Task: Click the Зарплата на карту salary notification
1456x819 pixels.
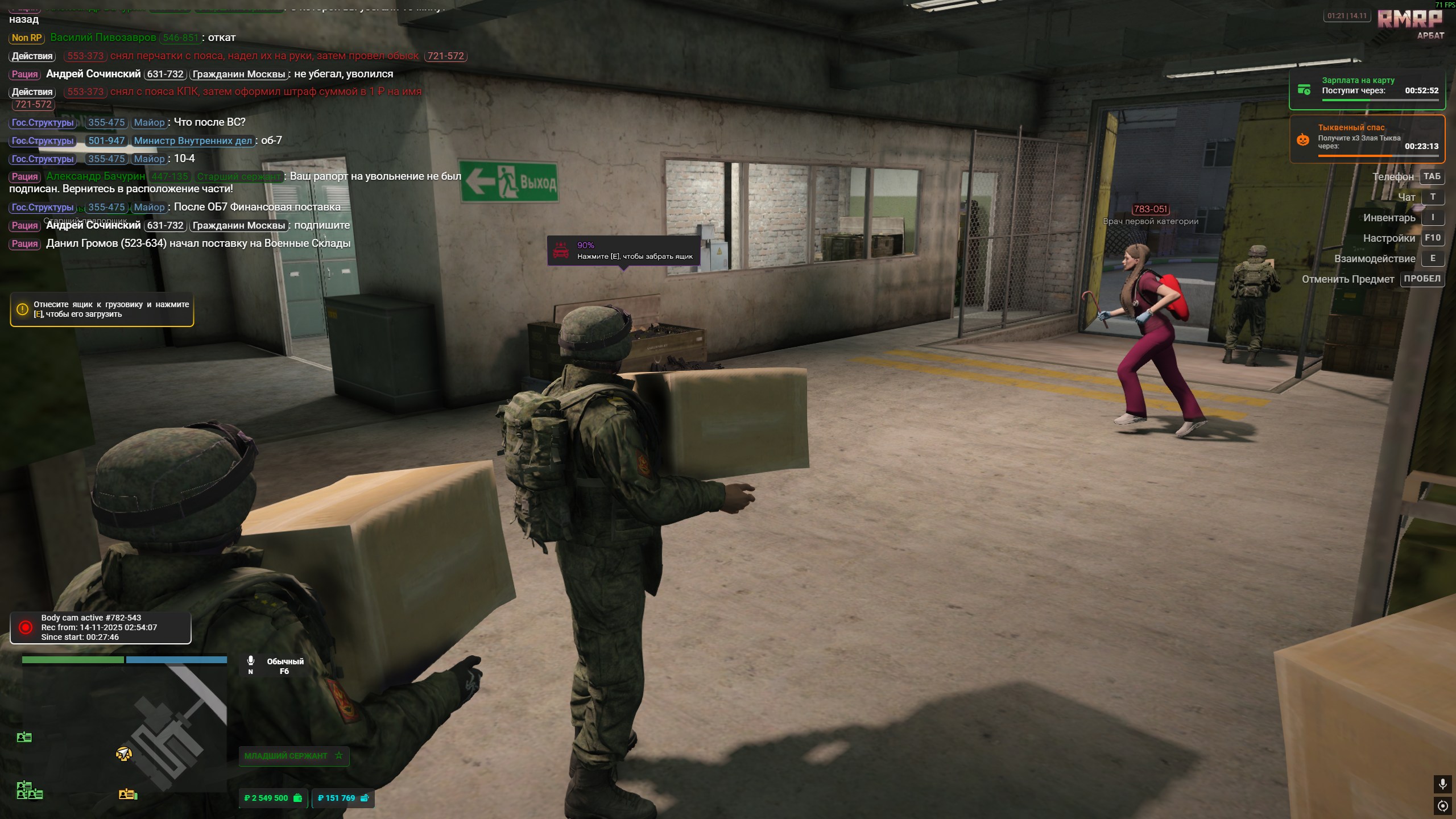Action: pos(1367,90)
